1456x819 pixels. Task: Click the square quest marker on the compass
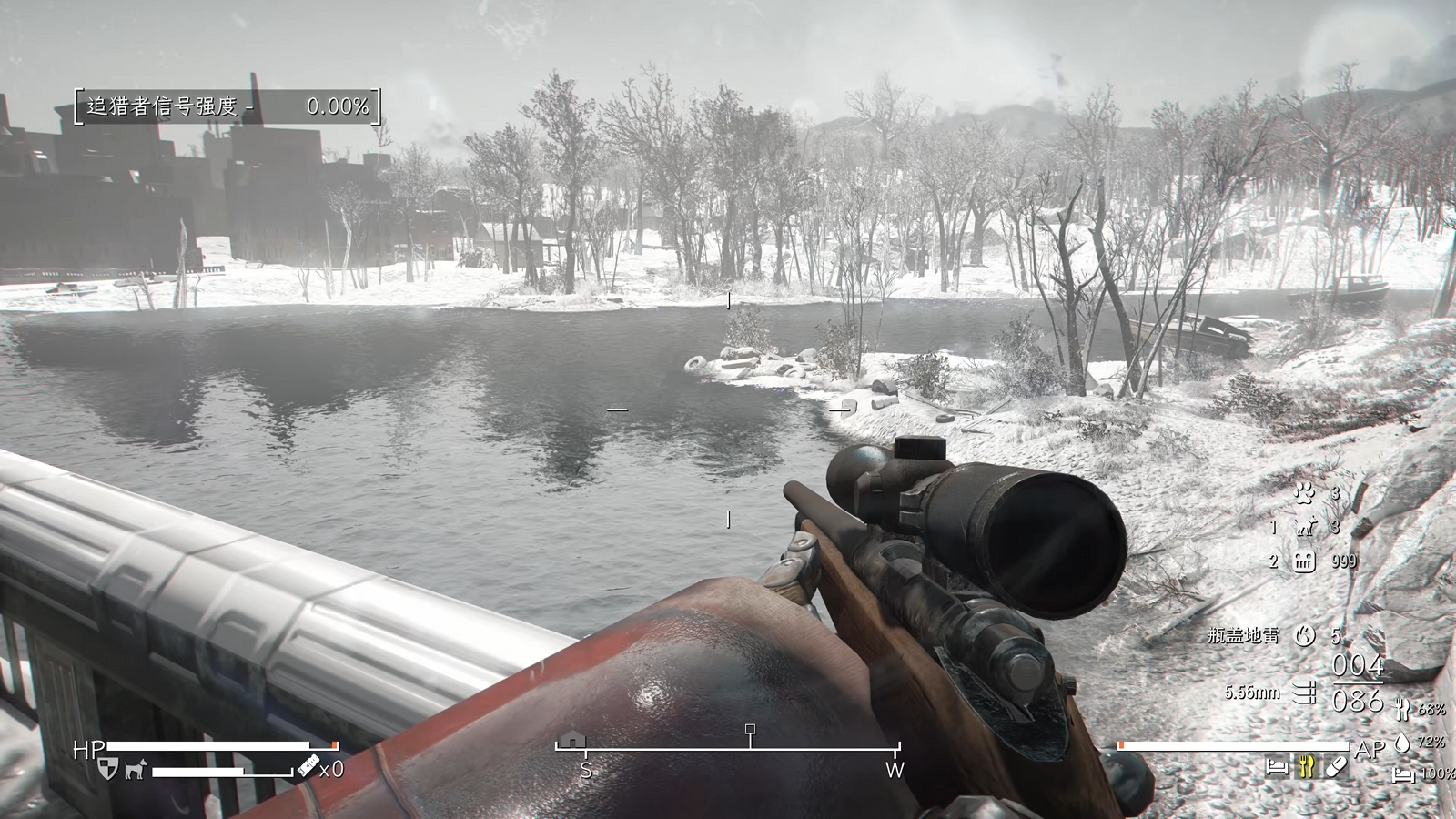coord(750,730)
